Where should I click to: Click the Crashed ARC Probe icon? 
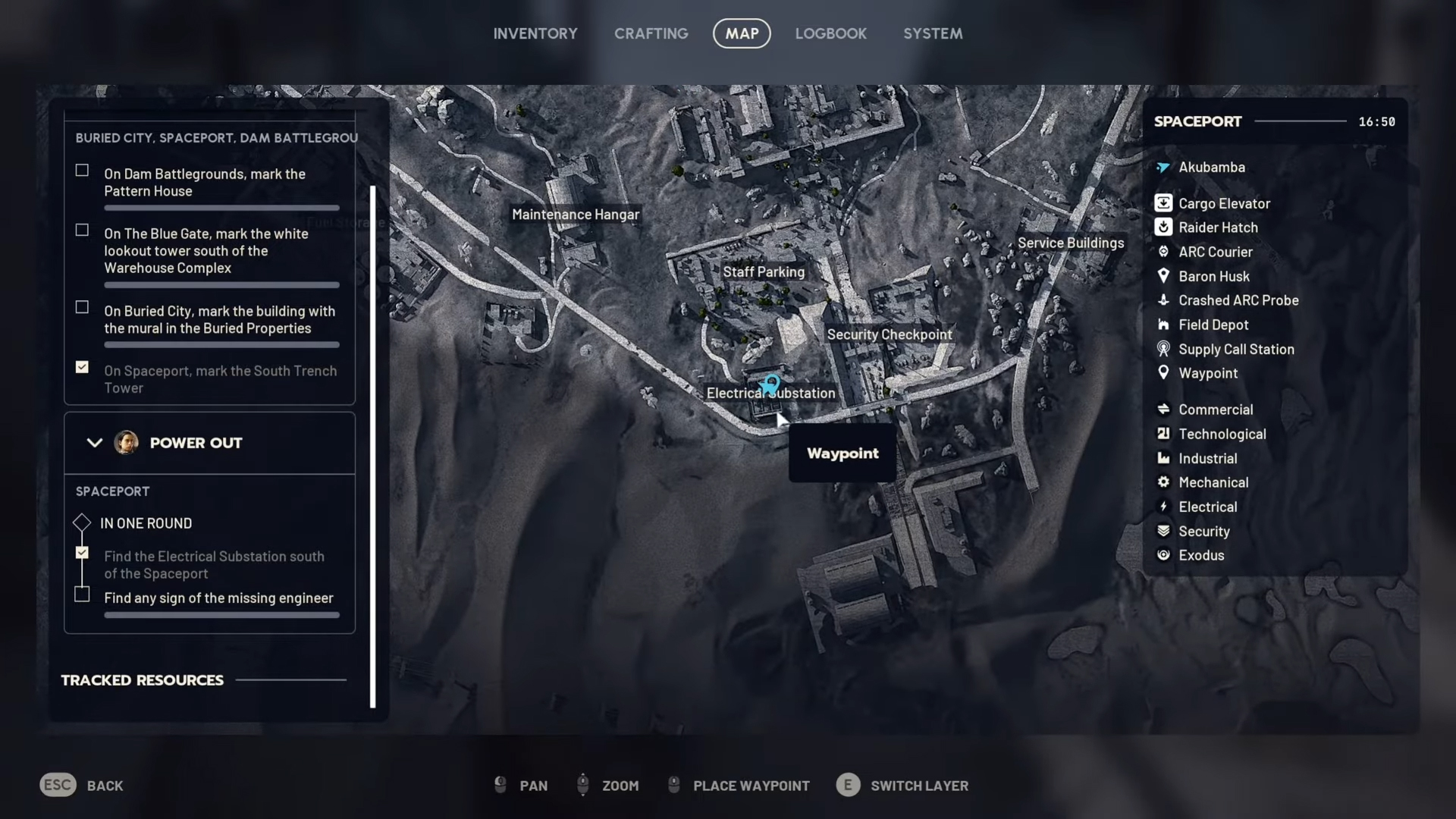1165,300
